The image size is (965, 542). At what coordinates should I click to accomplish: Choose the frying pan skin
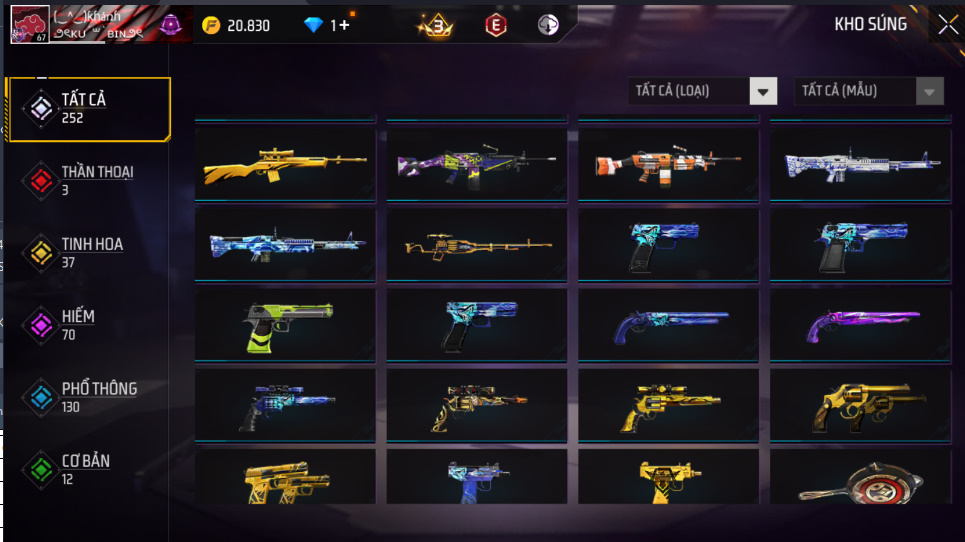tap(860, 483)
